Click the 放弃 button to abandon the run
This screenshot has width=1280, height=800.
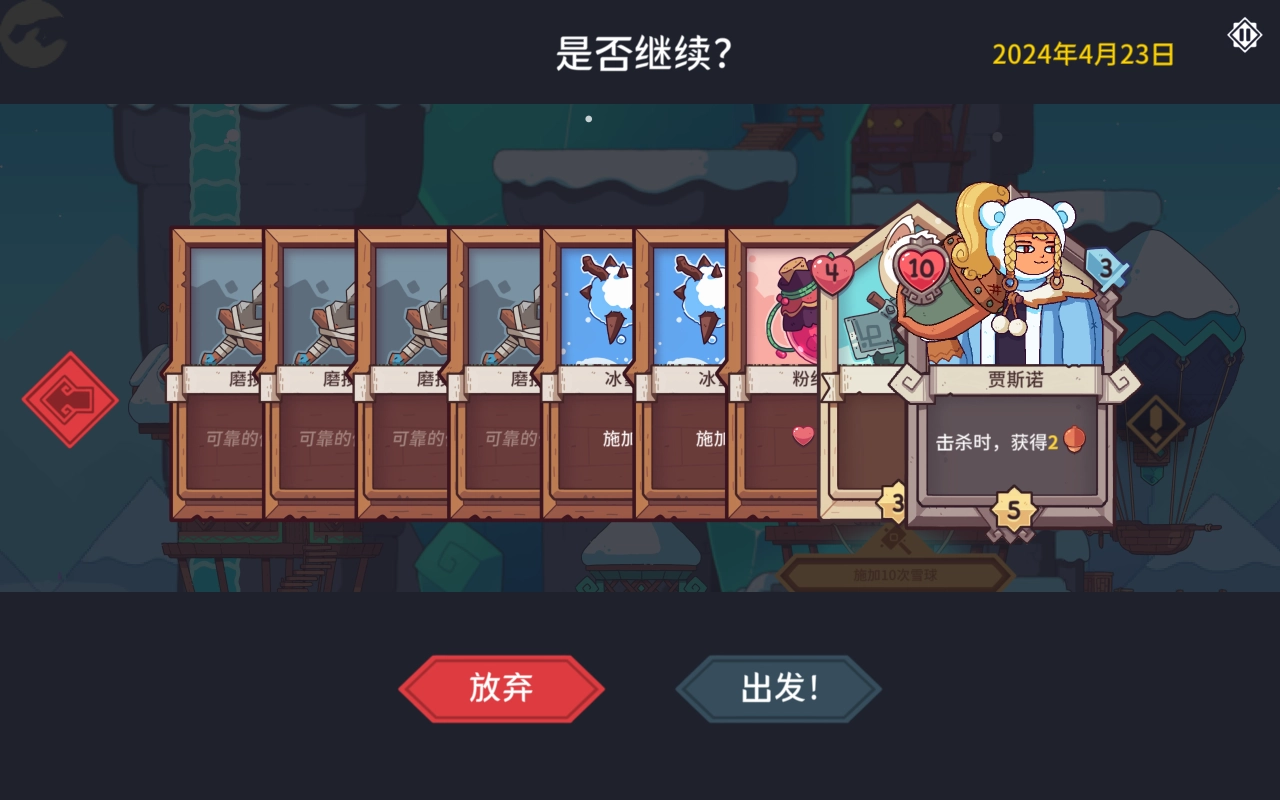coord(501,688)
